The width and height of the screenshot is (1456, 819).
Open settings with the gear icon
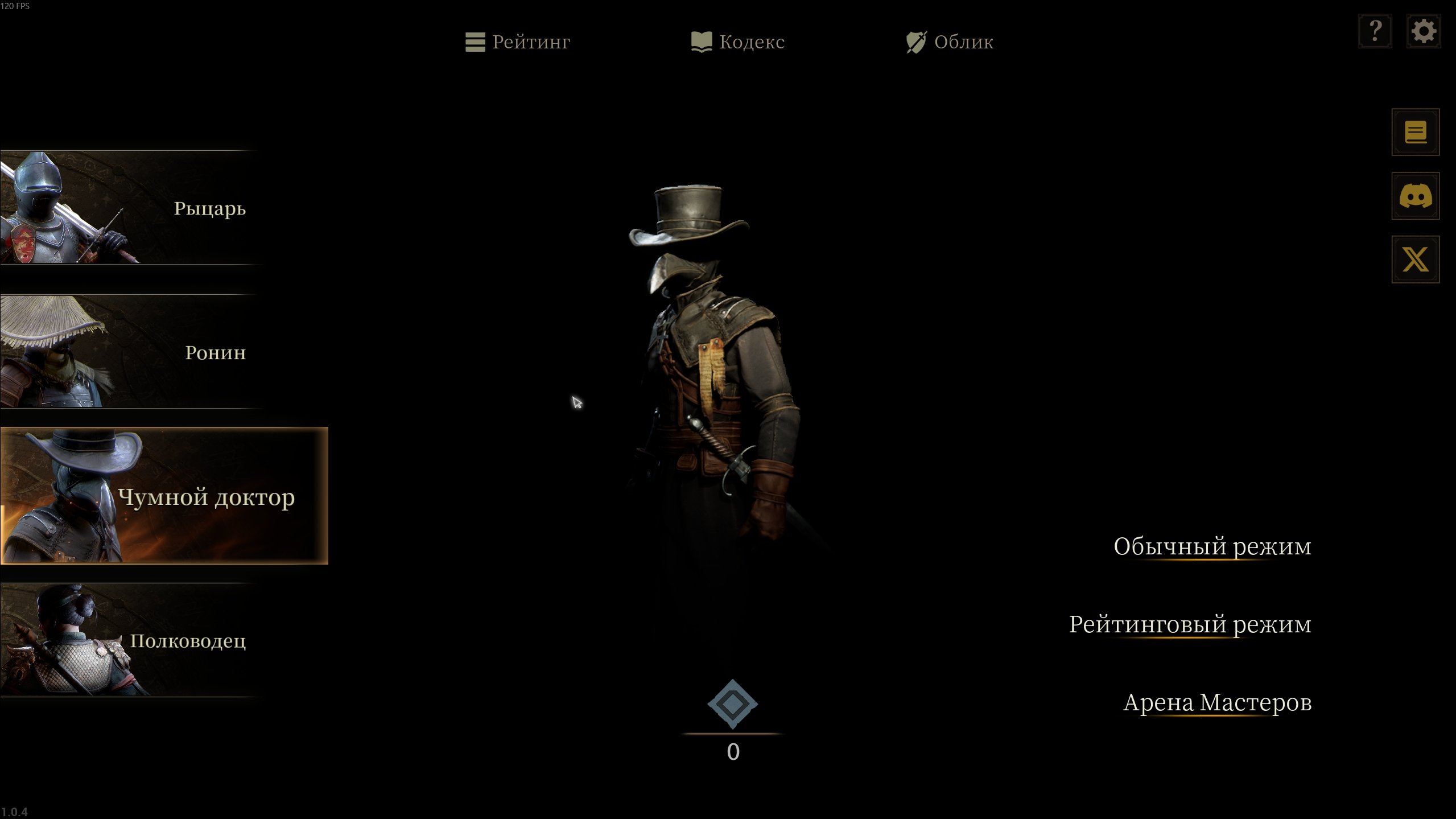click(1423, 31)
